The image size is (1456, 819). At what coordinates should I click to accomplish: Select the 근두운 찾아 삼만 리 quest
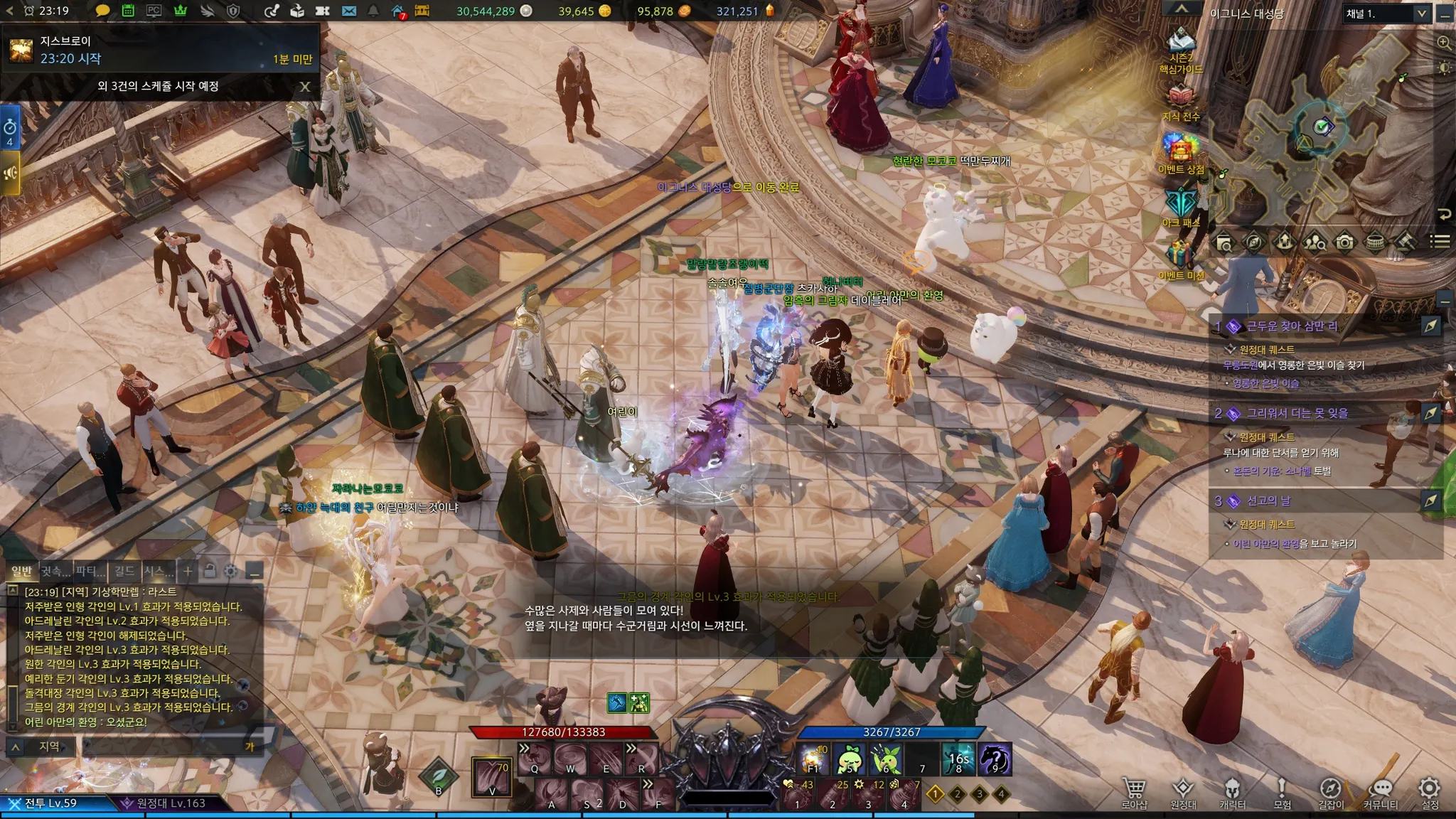(x=1292, y=326)
